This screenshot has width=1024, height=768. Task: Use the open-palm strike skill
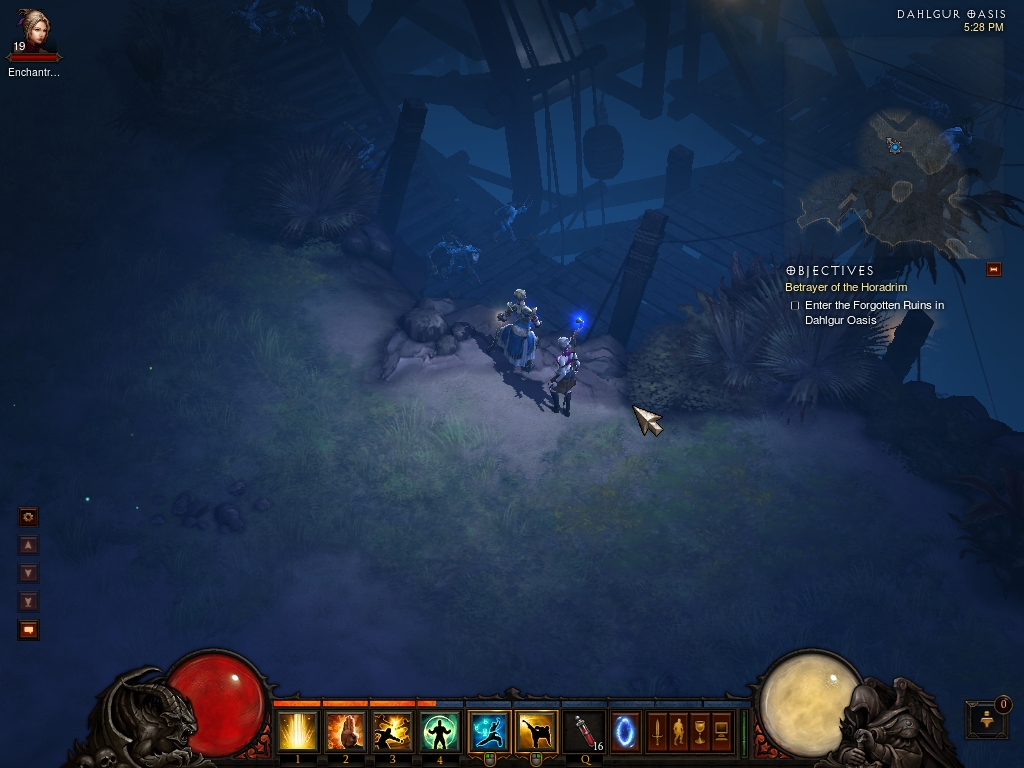(x=346, y=732)
